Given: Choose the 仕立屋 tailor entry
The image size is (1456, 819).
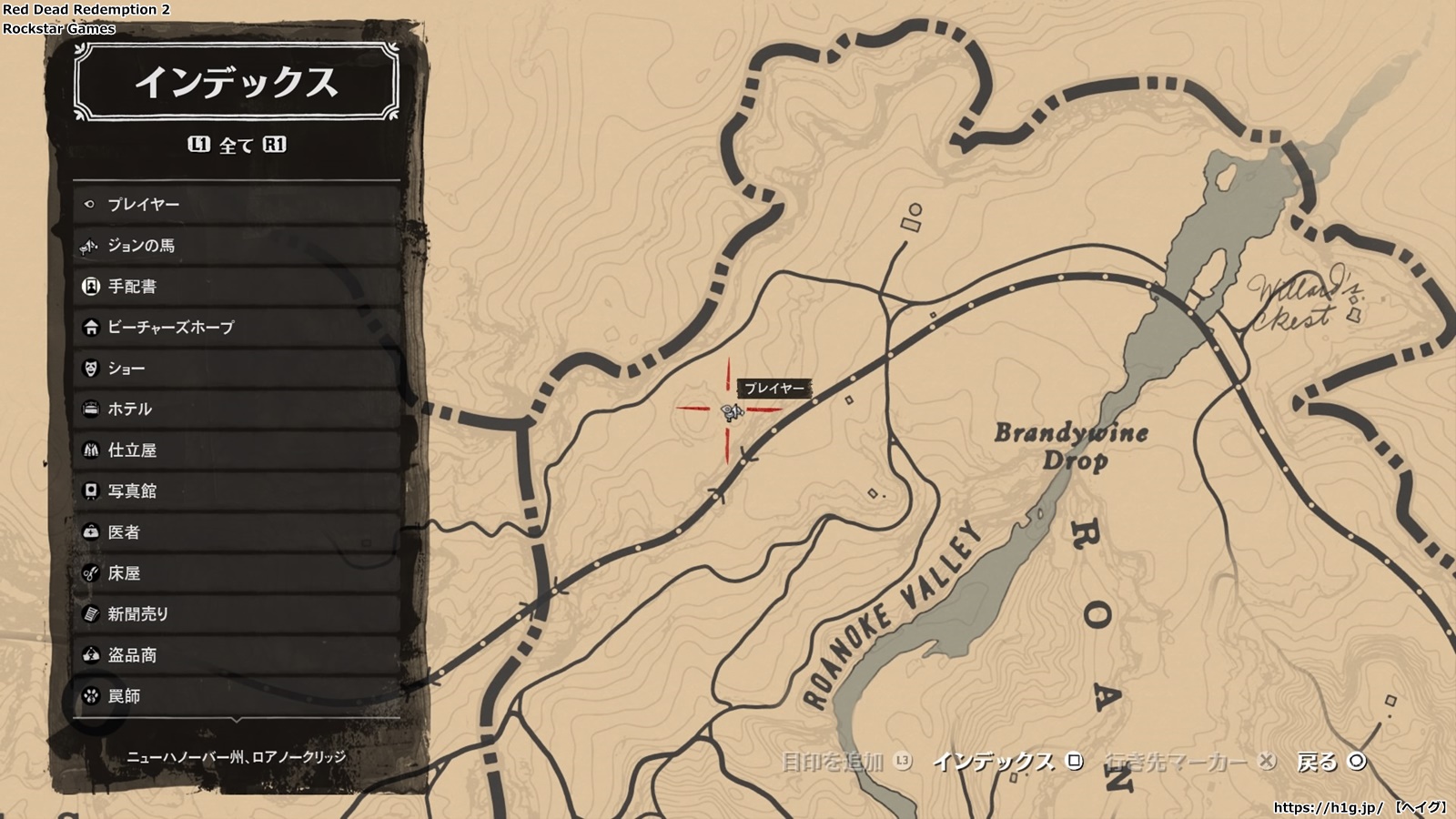Looking at the screenshot, I should 237,450.
